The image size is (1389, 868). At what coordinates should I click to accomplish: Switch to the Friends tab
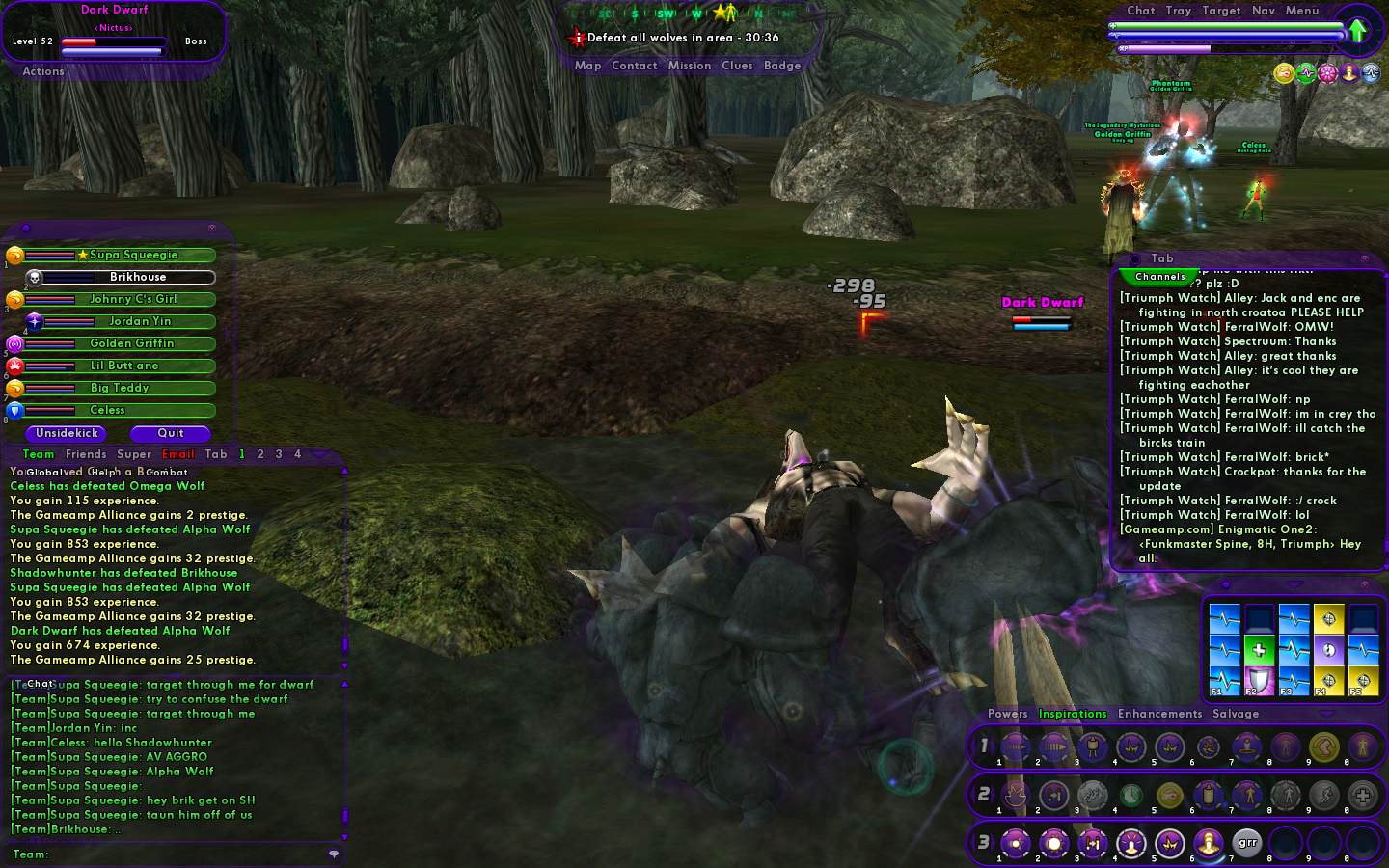86,454
